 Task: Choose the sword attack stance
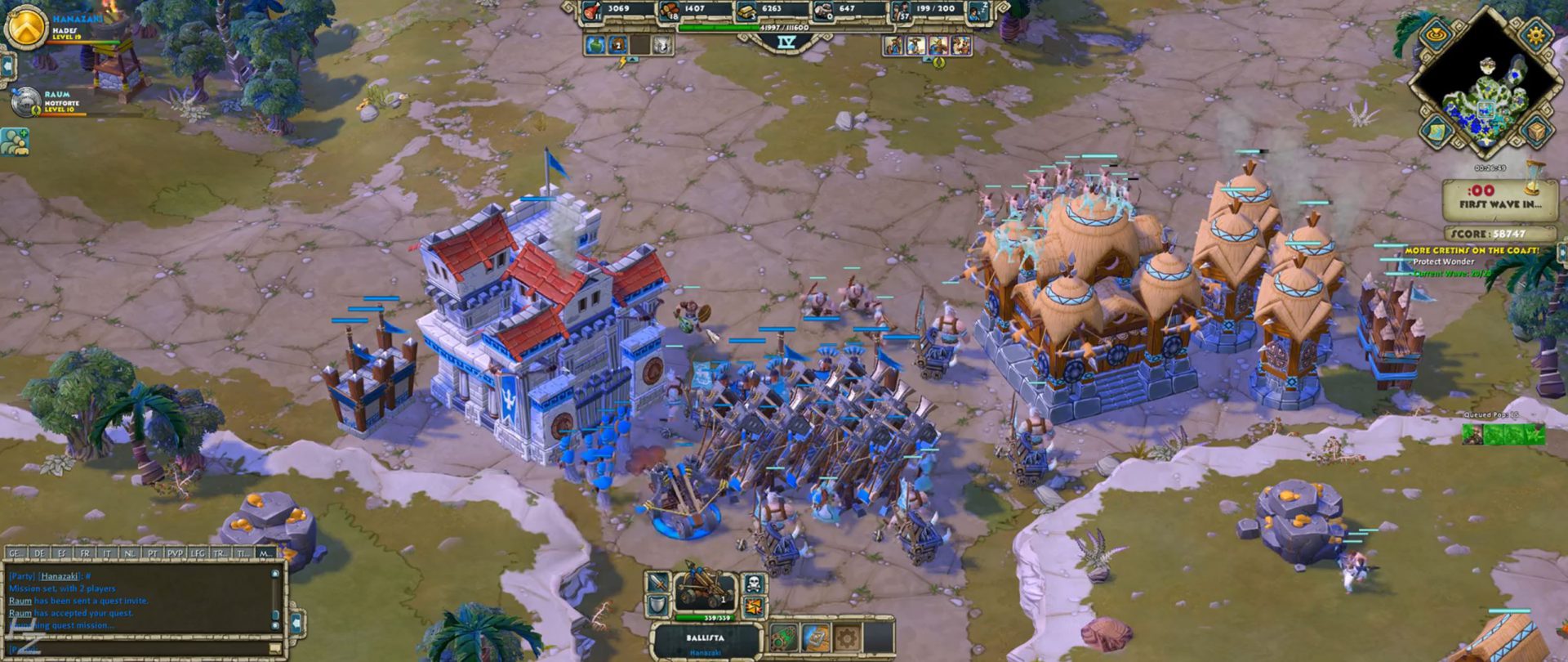[657, 584]
